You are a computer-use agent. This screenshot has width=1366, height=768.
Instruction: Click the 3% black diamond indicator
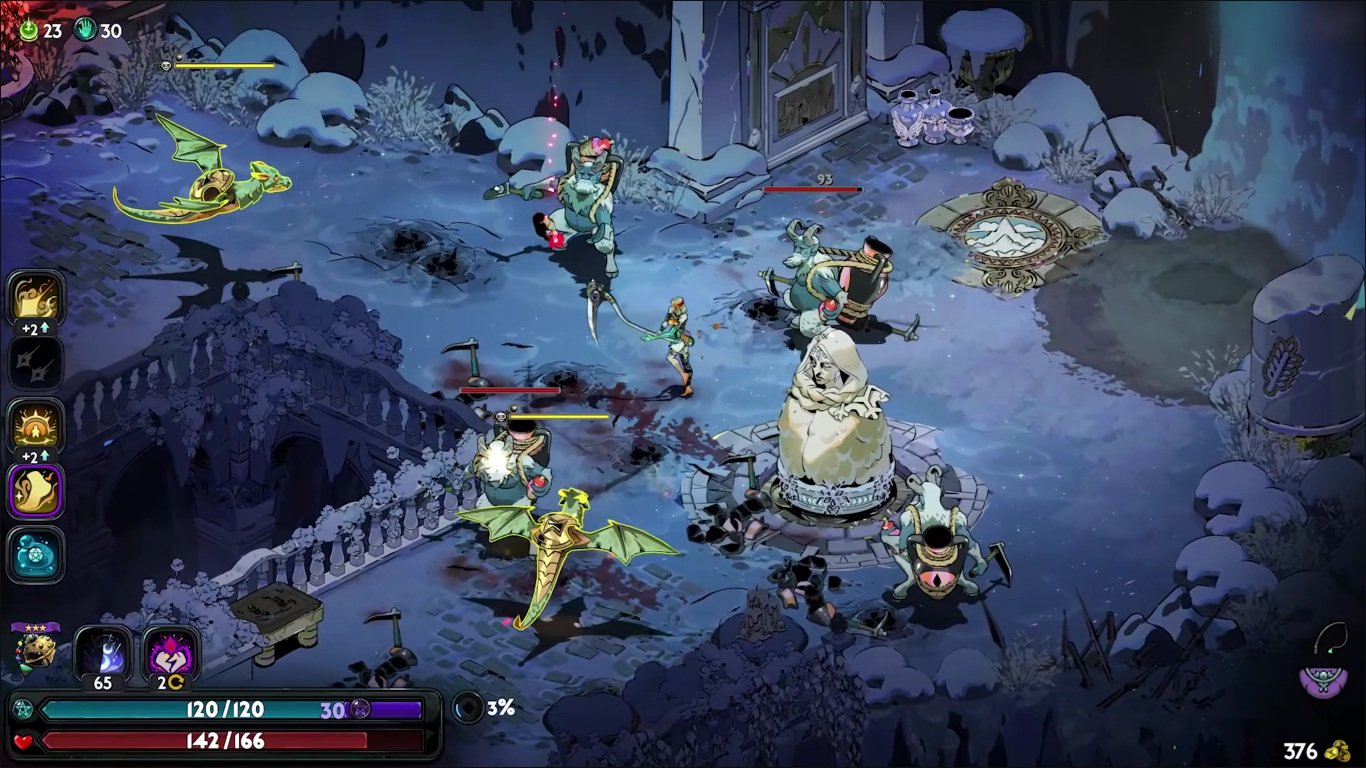[468, 707]
